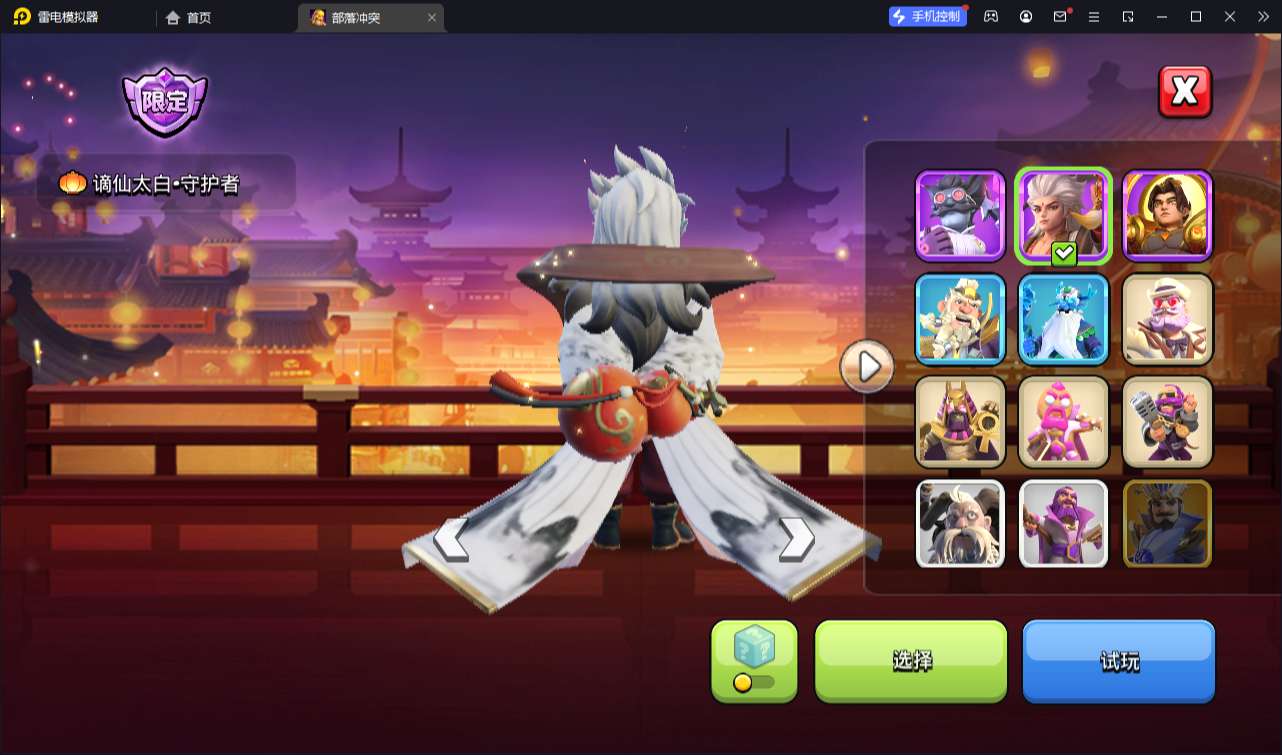Click the screen rotation icon near minimize
1282x755 pixels.
coord(1130,17)
